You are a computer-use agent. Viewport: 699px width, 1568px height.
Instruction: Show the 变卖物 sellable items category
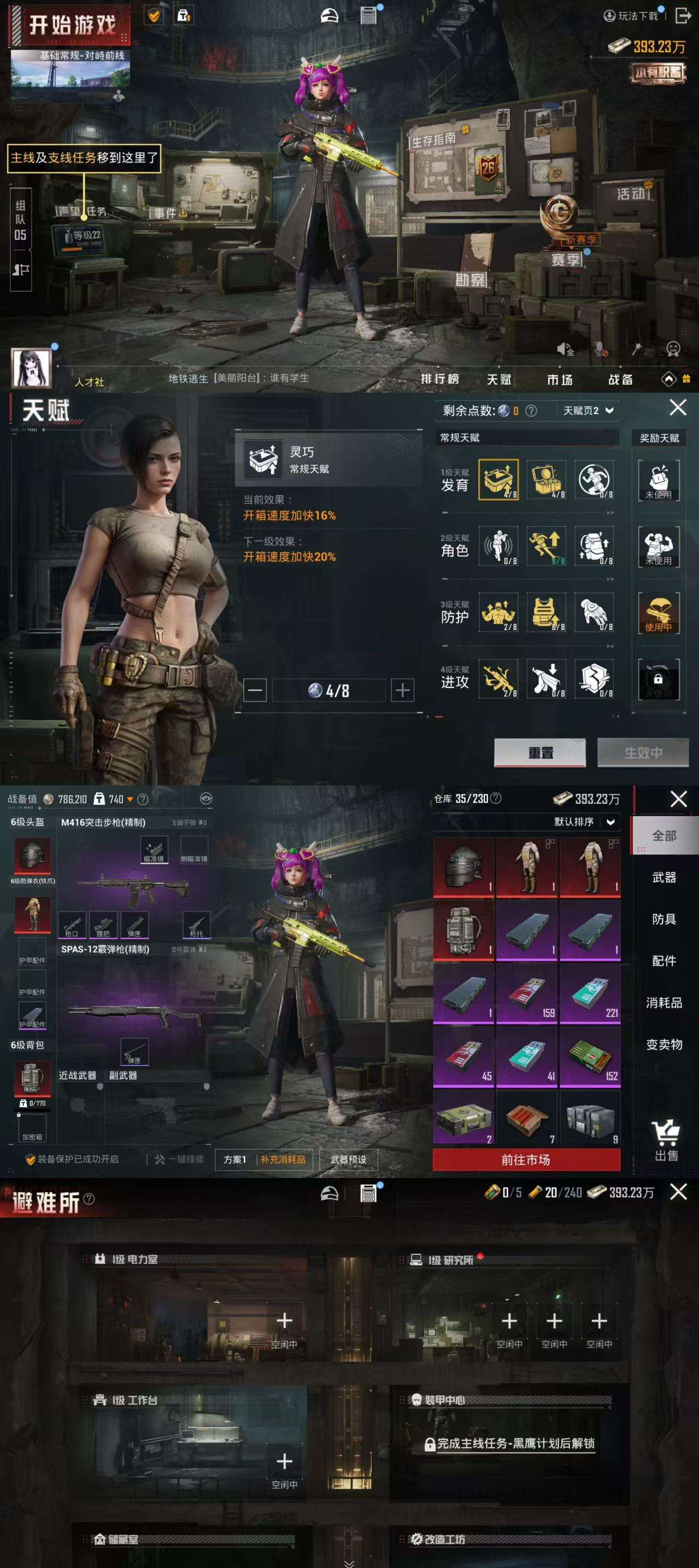664,1045
